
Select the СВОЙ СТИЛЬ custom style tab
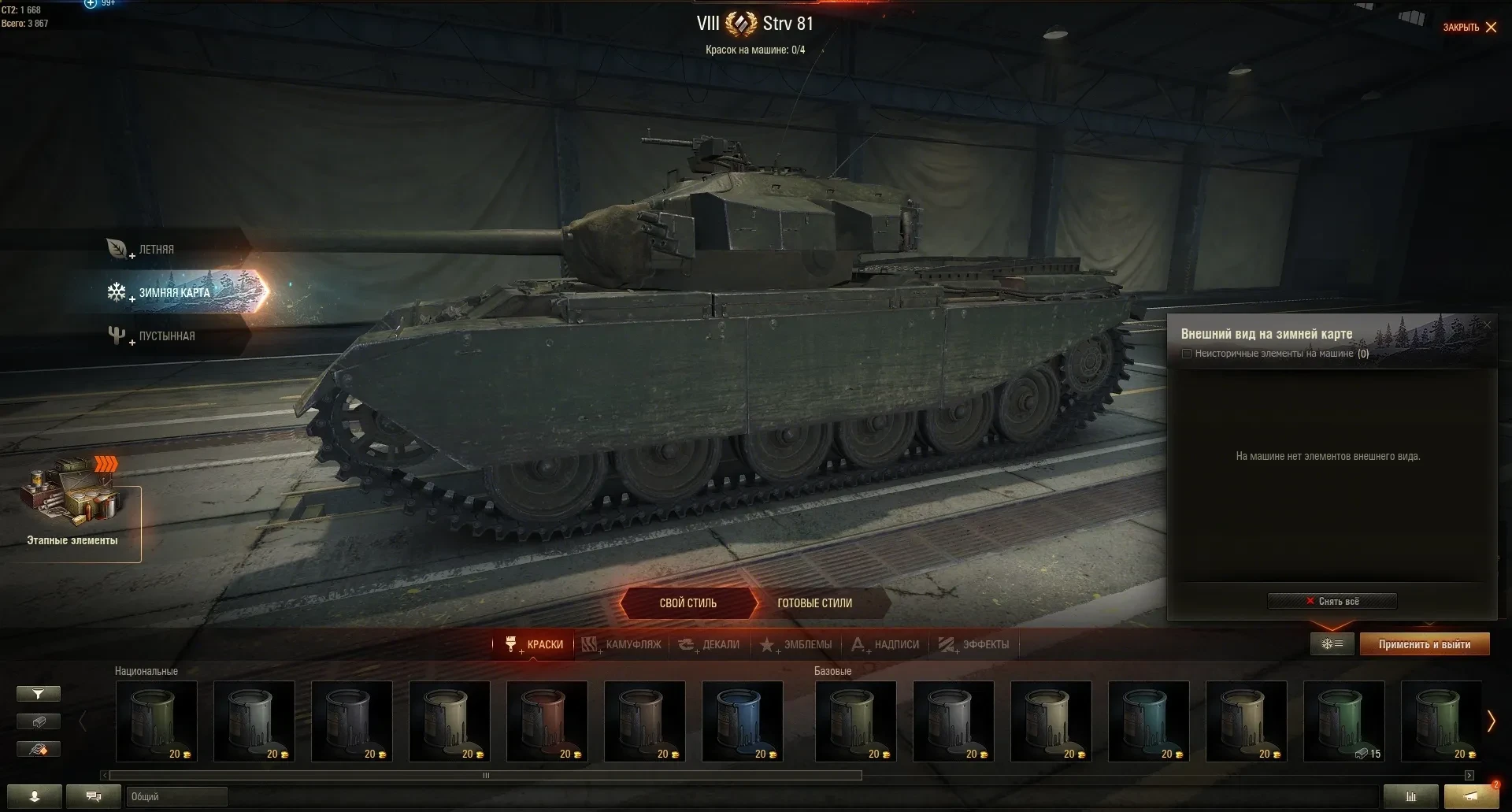click(687, 603)
